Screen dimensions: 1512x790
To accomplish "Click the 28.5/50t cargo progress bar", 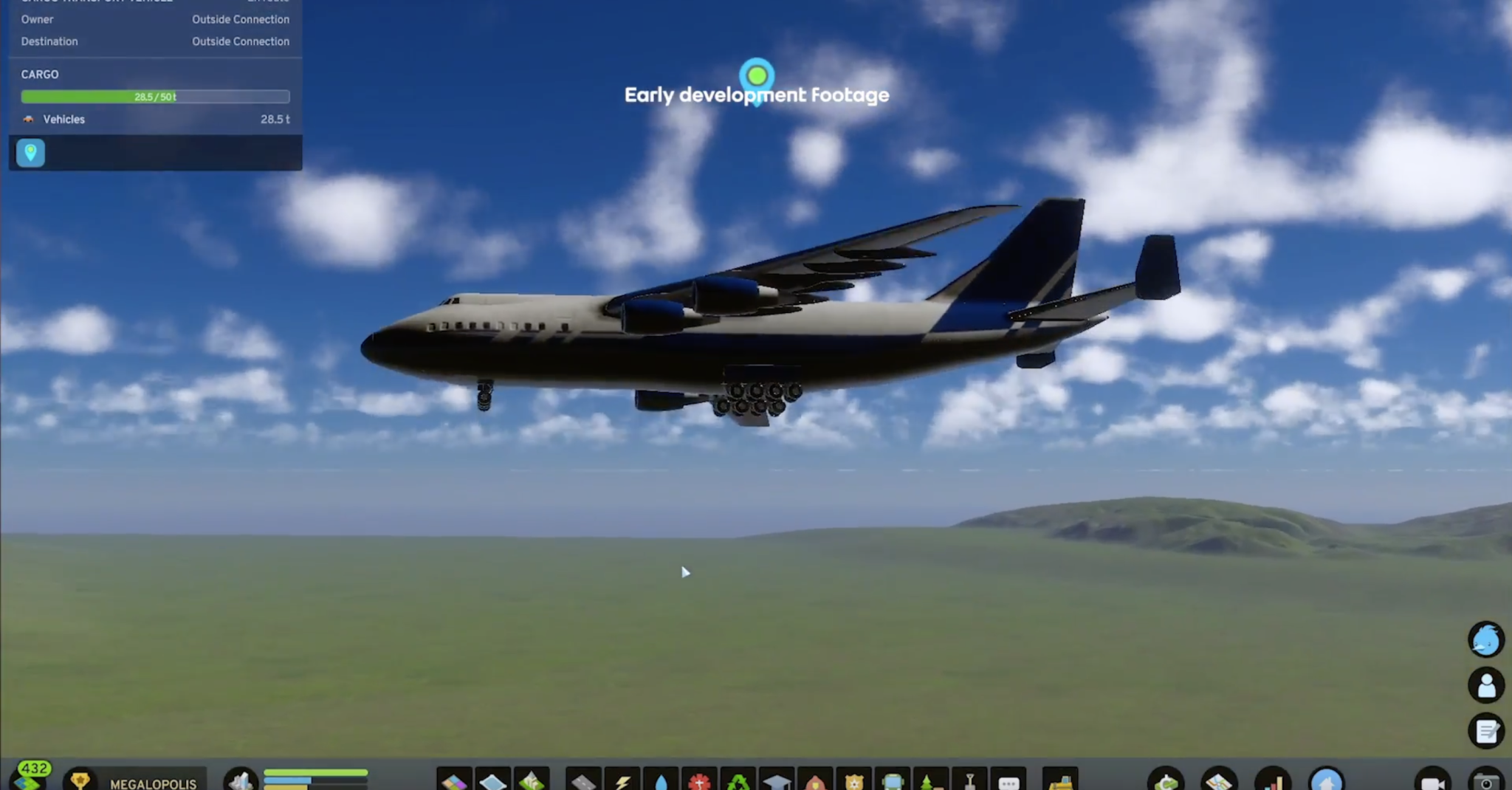I will tap(155, 97).
